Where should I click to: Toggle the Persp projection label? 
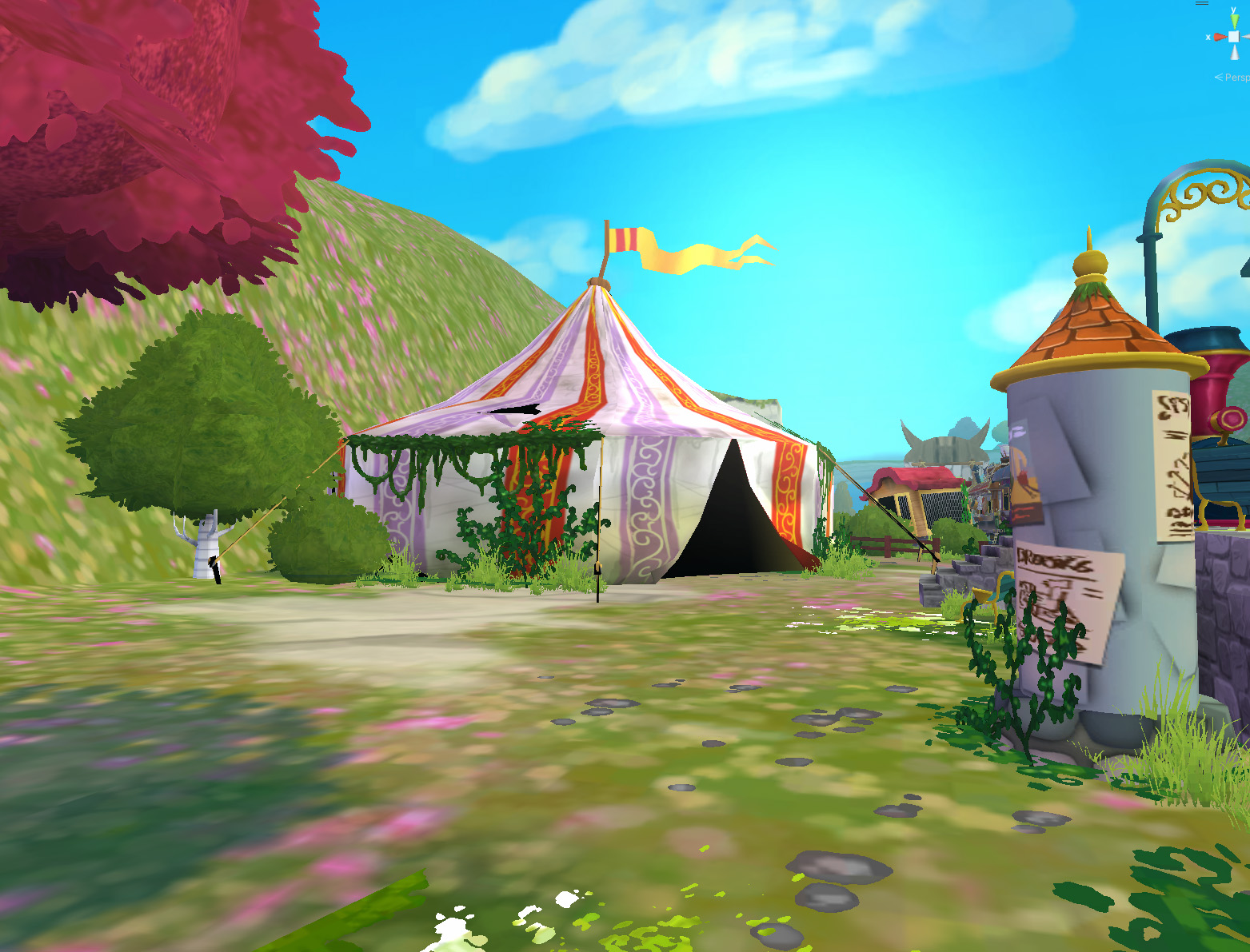tap(1233, 78)
